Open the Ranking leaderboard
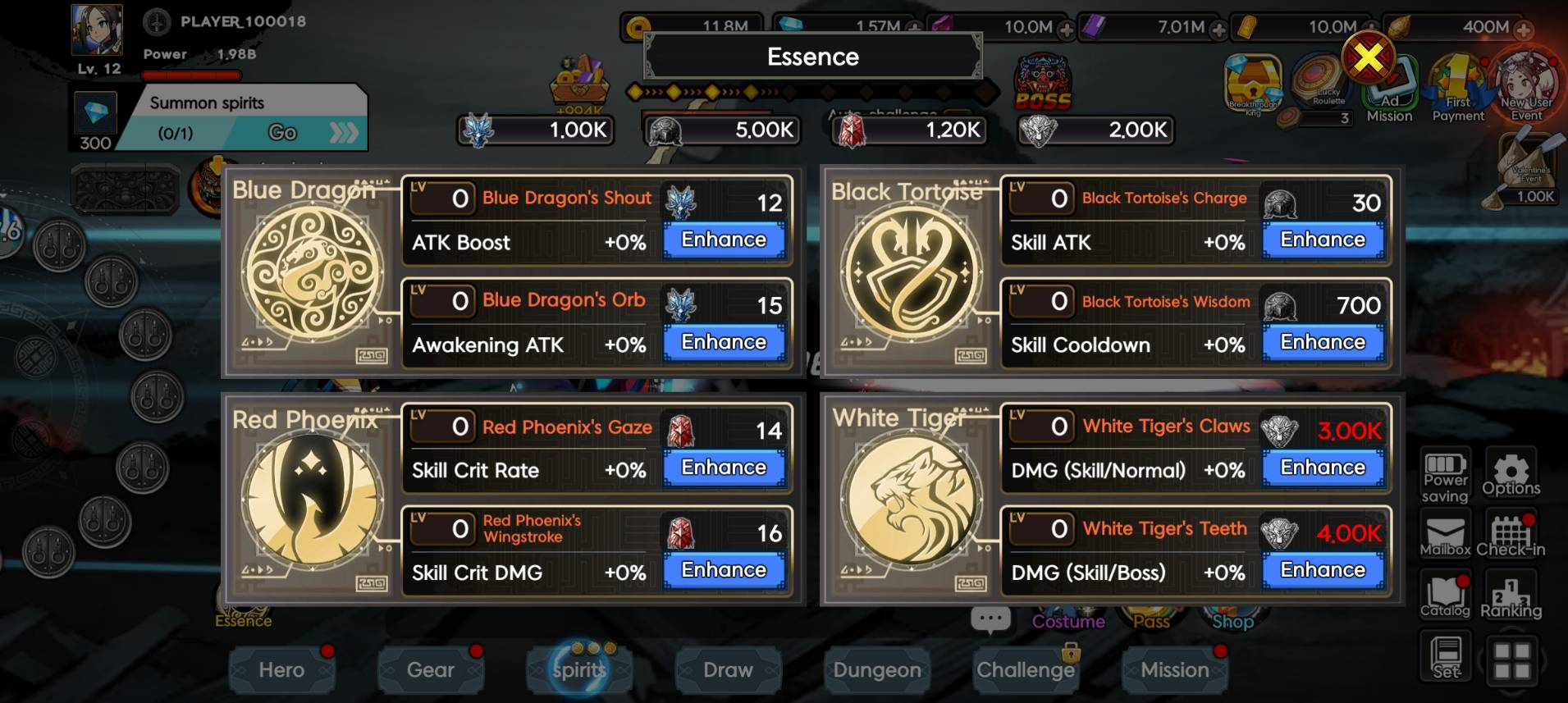 (1511, 597)
